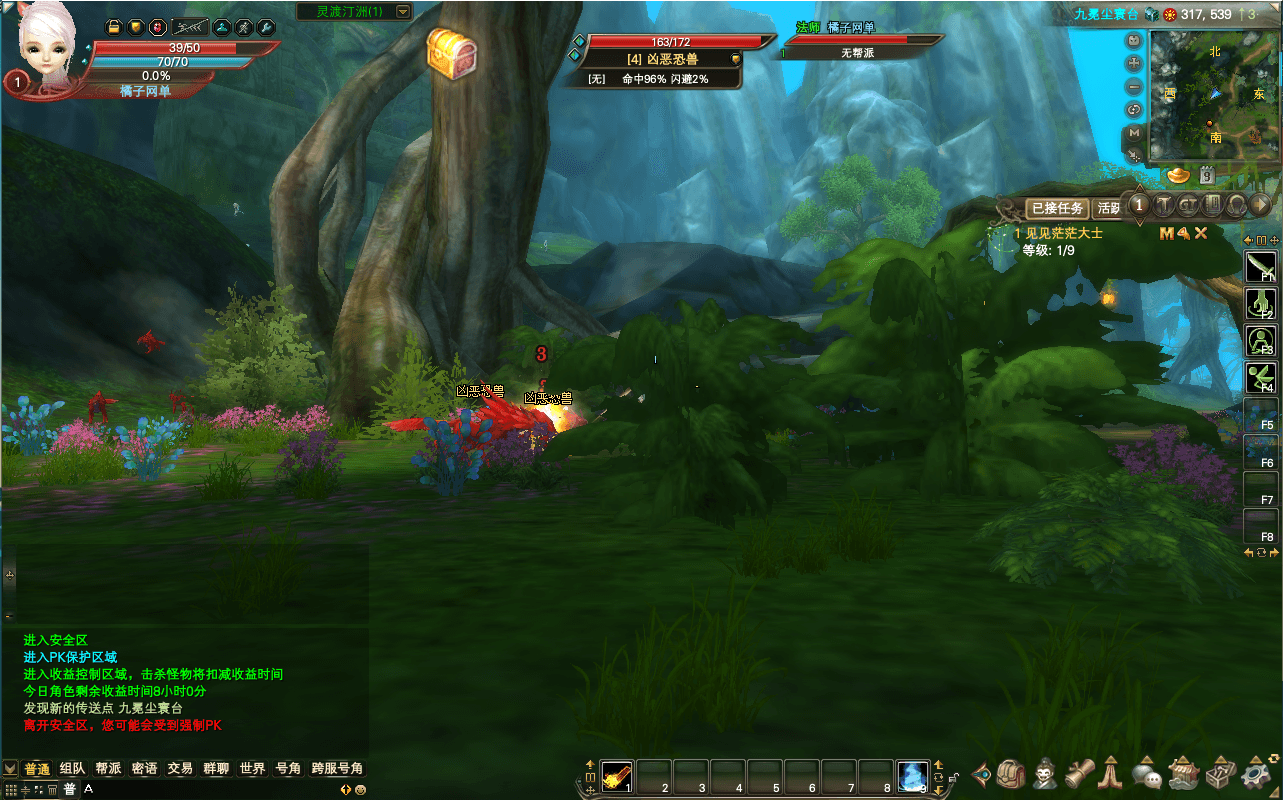
Task: Switch chat to the 组队 channel tab
Action: pos(73,769)
